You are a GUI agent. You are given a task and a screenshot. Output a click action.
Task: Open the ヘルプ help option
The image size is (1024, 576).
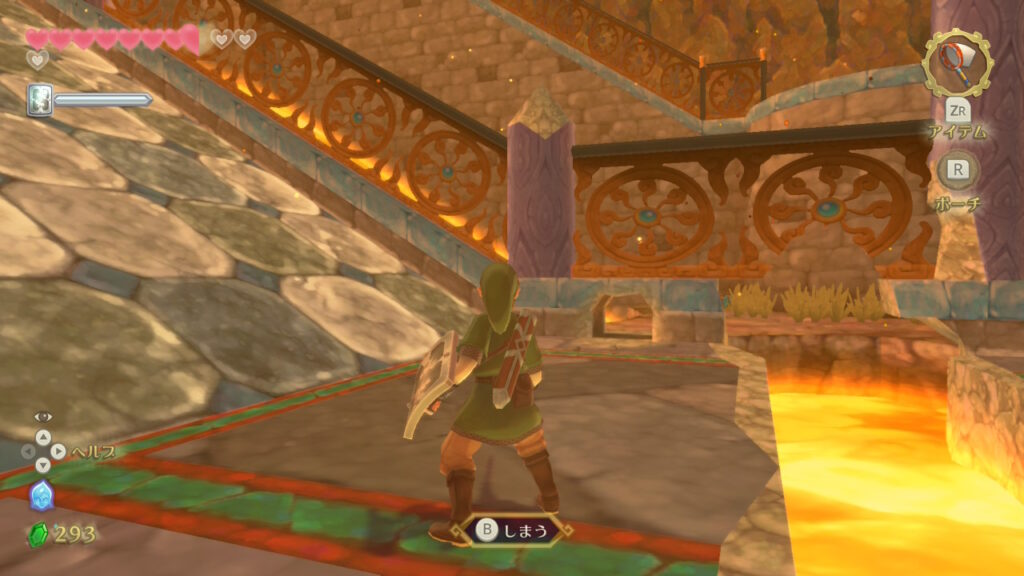(92, 452)
